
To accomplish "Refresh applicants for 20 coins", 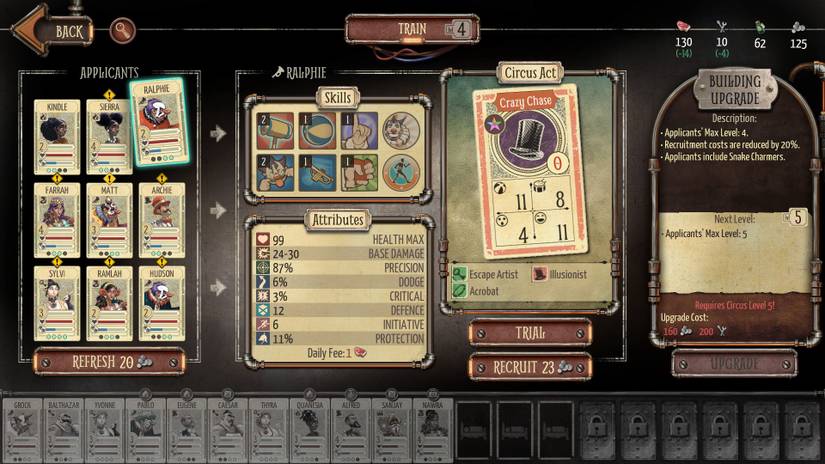I will (110, 362).
